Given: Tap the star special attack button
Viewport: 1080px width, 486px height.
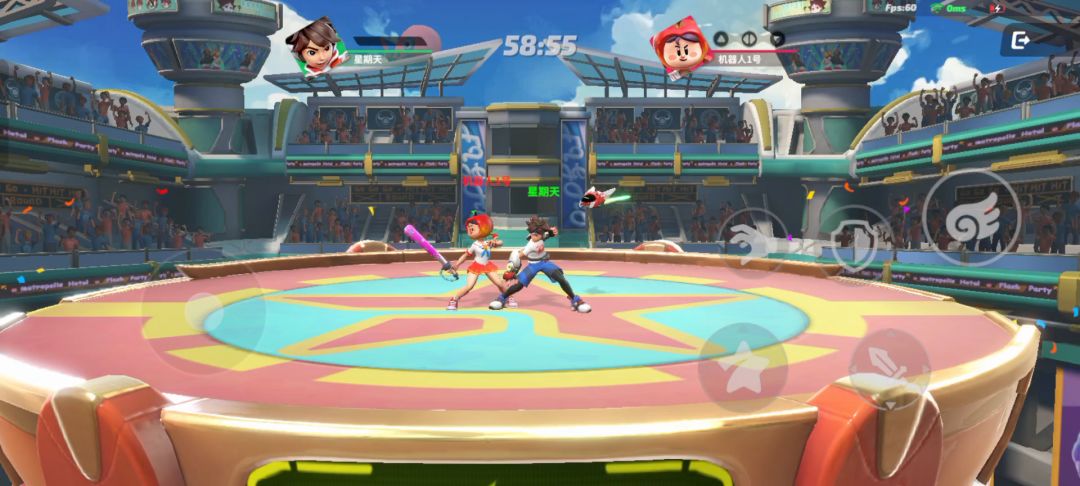Looking at the screenshot, I should (742, 367).
